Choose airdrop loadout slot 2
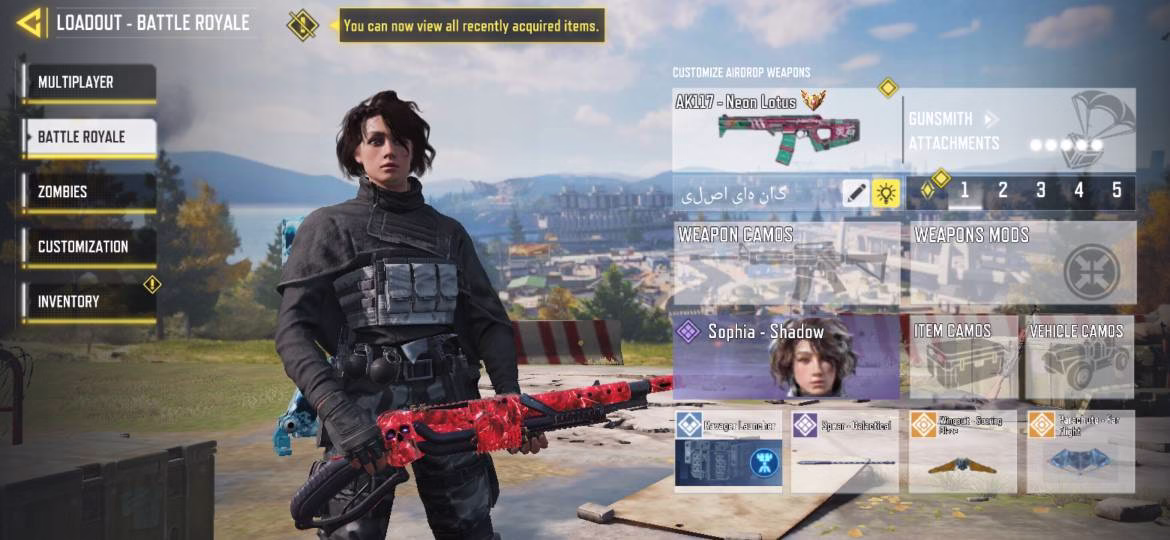The height and width of the screenshot is (540, 1170). [x=1003, y=191]
